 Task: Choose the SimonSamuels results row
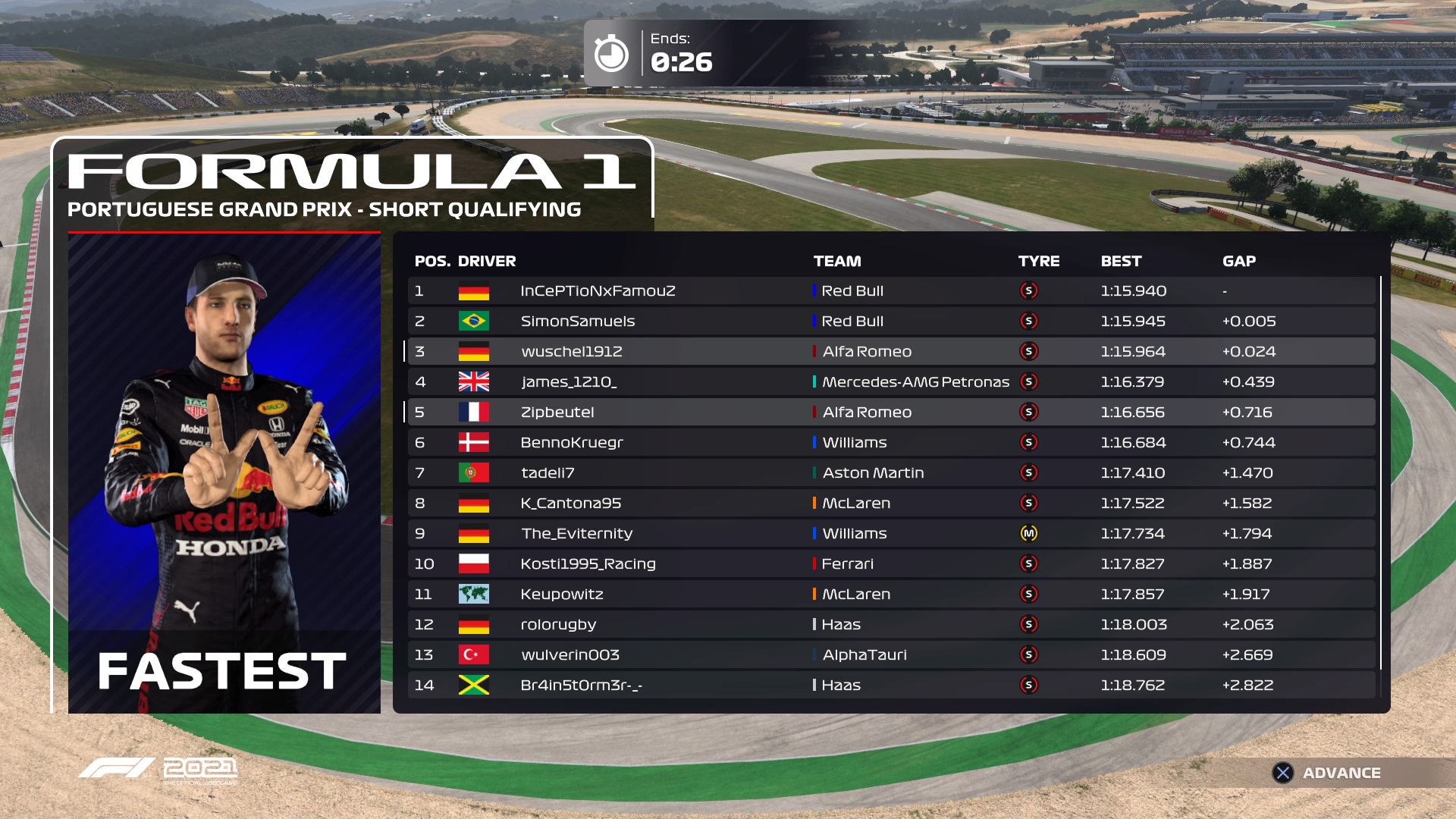(891, 322)
